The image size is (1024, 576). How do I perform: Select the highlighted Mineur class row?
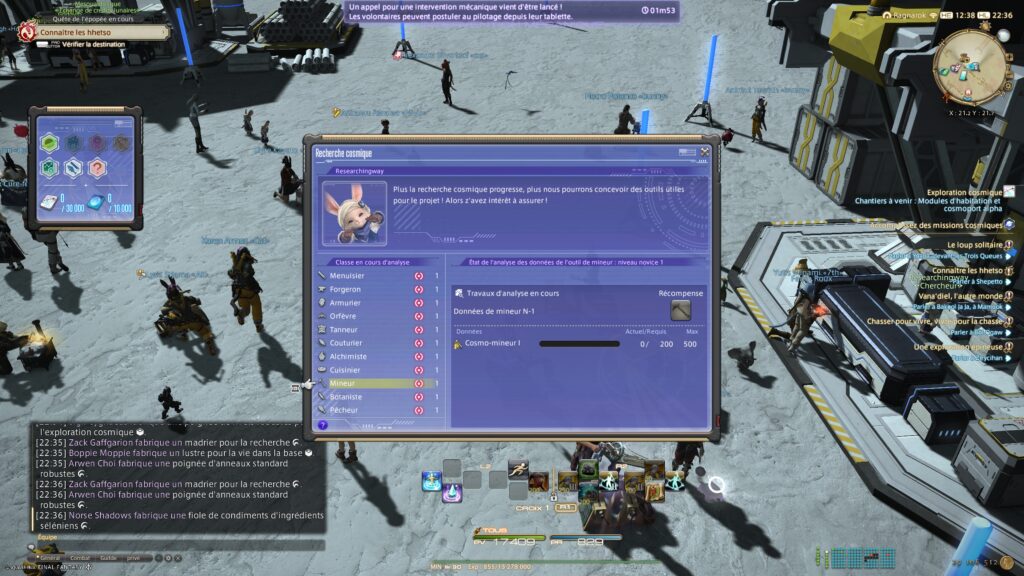(343, 383)
